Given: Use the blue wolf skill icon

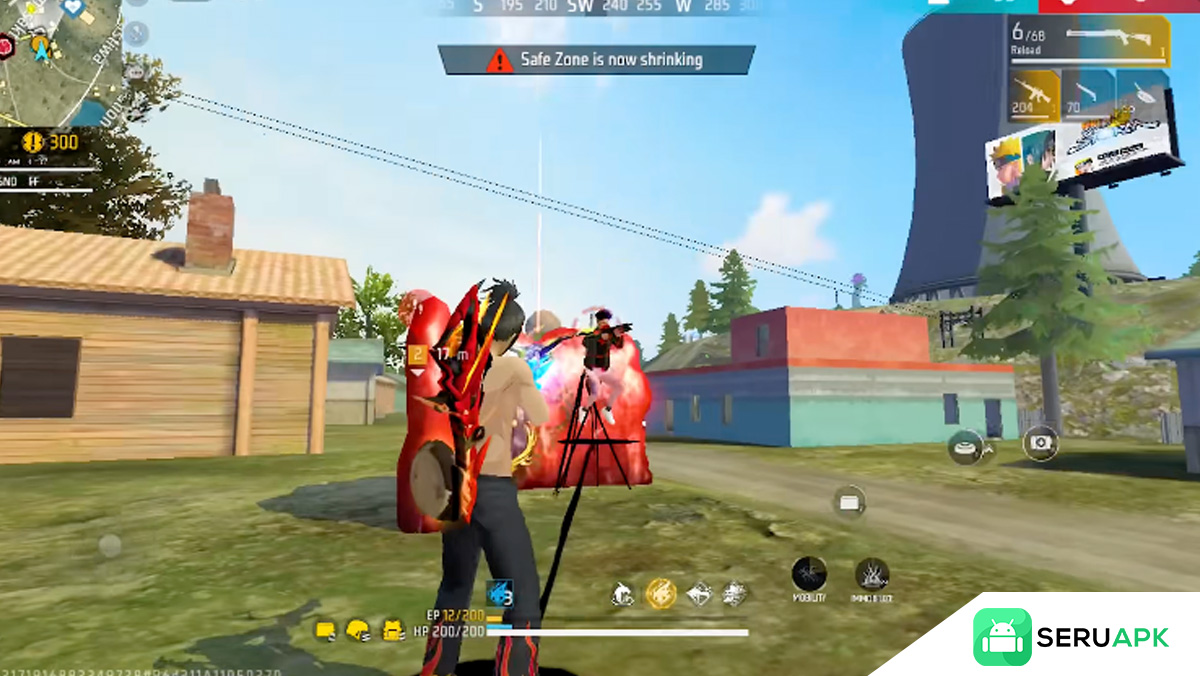Looking at the screenshot, I should 499,594.
